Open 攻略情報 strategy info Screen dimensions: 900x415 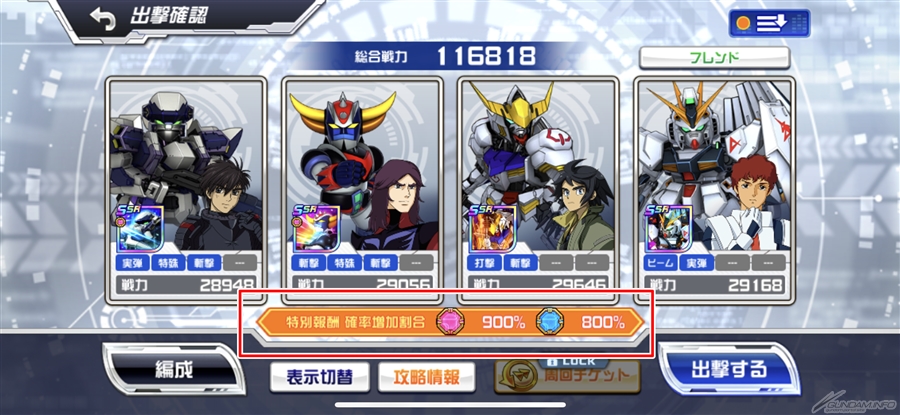(427, 377)
